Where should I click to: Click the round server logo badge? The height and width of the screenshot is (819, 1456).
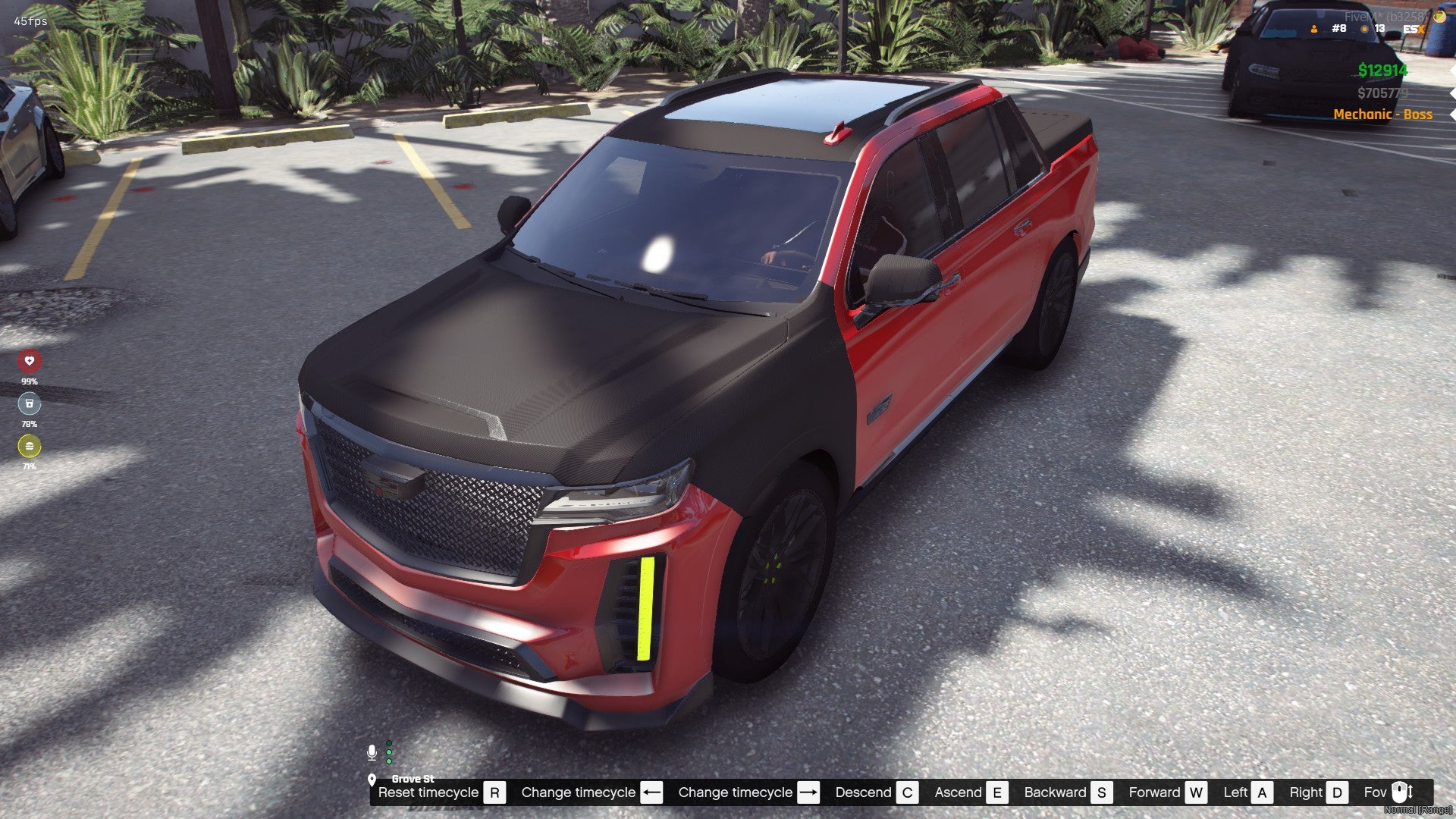[x=1439, y=17]
